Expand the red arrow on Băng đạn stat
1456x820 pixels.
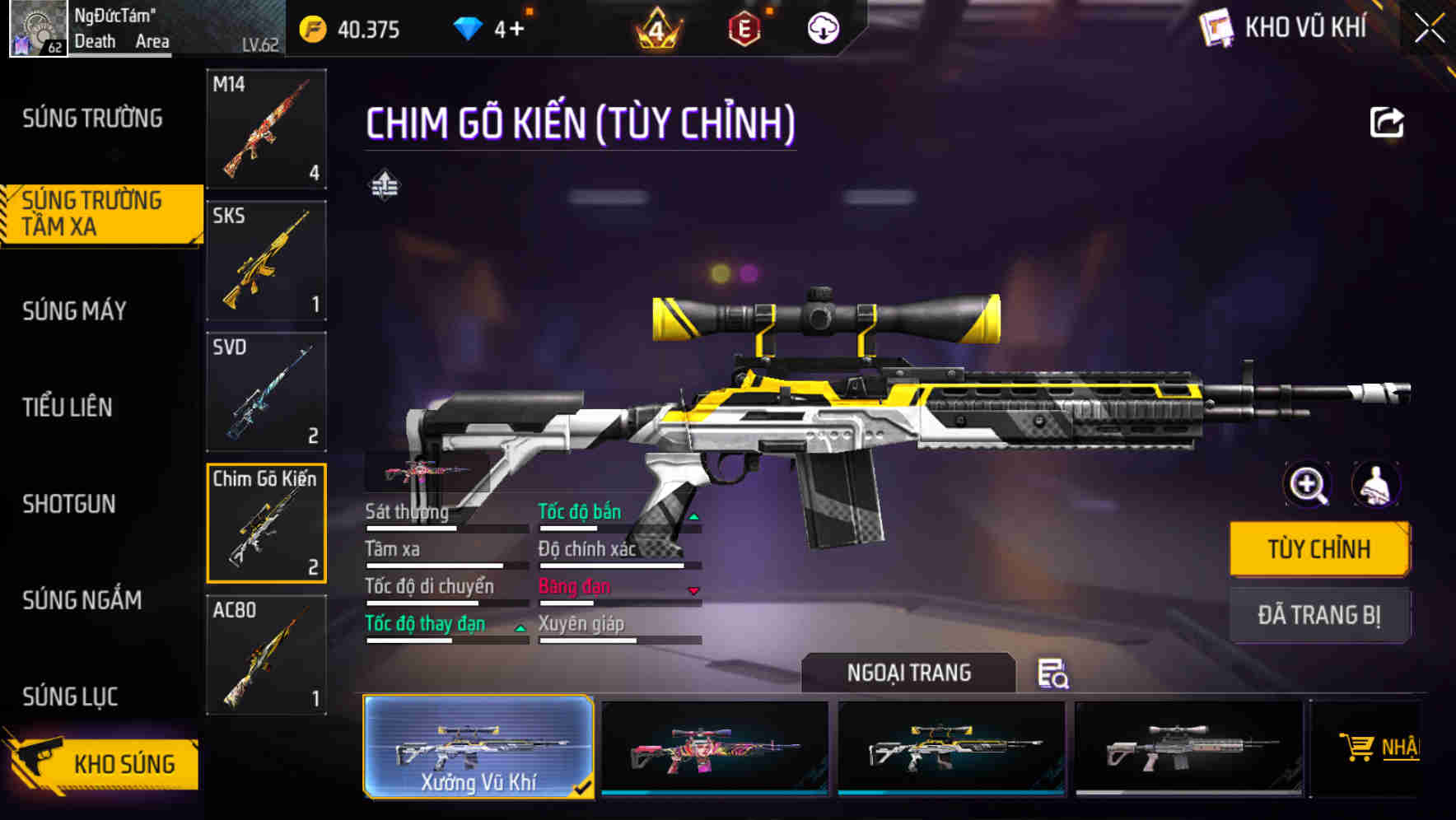tap(693, 591)
